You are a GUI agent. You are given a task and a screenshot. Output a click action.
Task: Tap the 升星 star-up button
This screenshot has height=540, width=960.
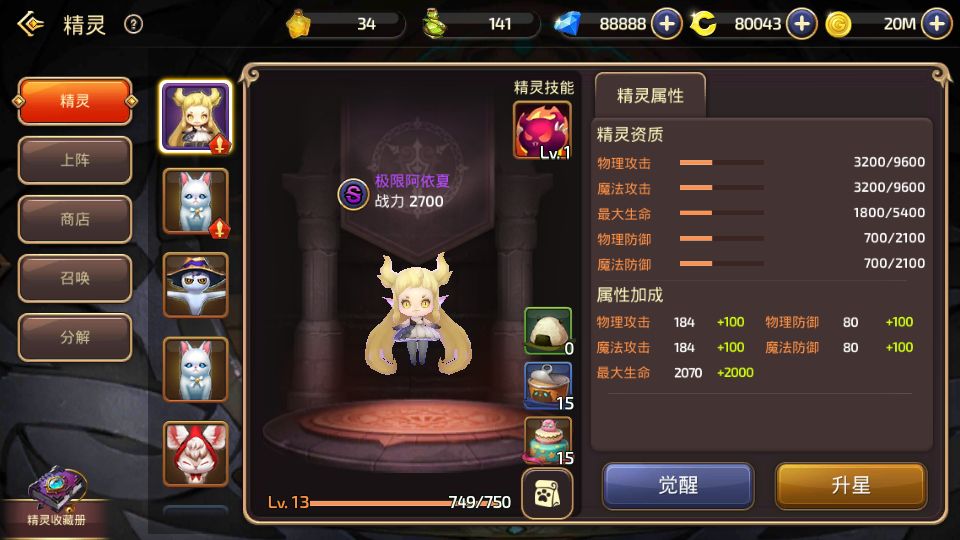851,486
